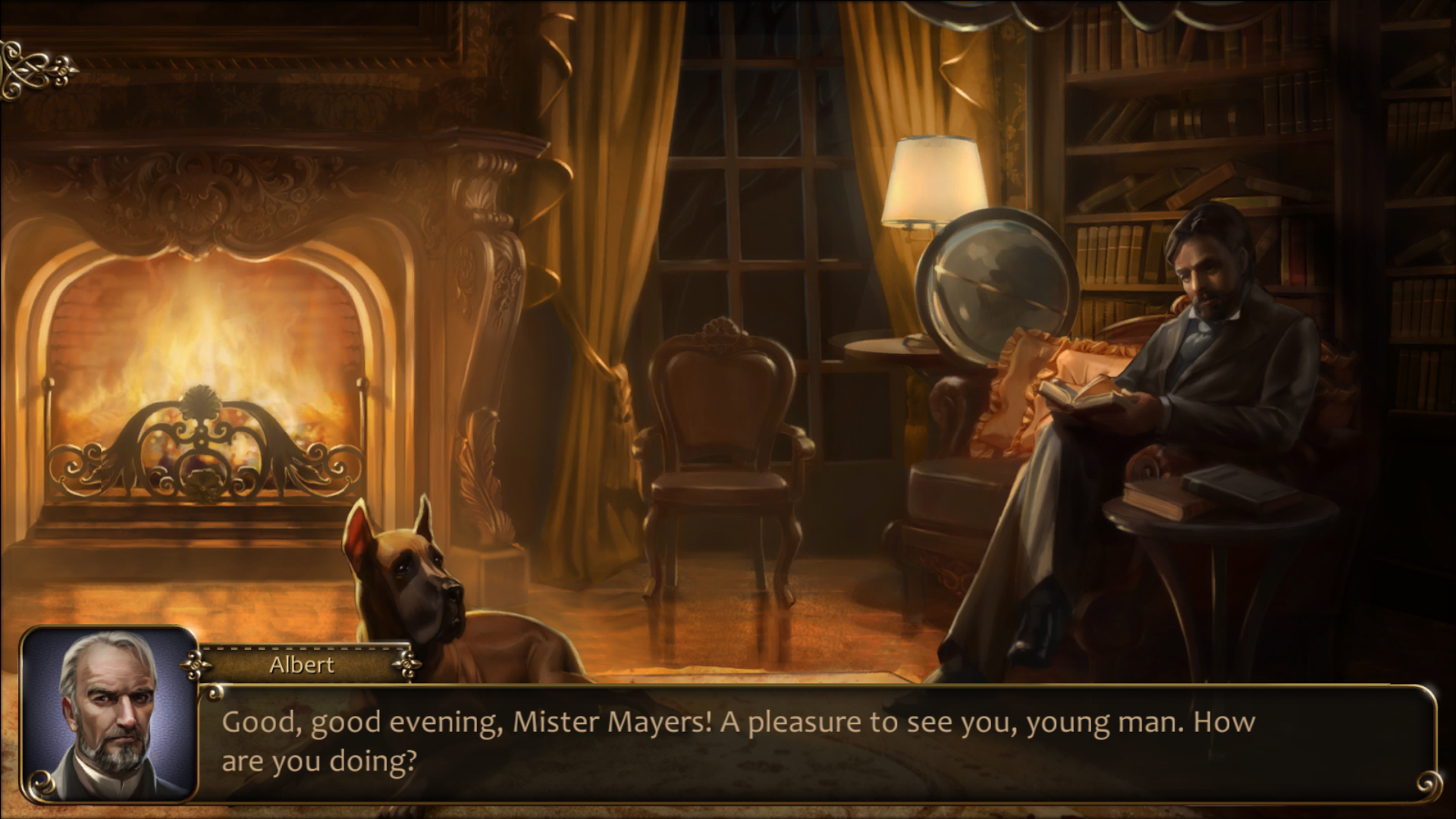Click the Albert name plate
Screen dimensions: 1456x819
tap(301, 666)
